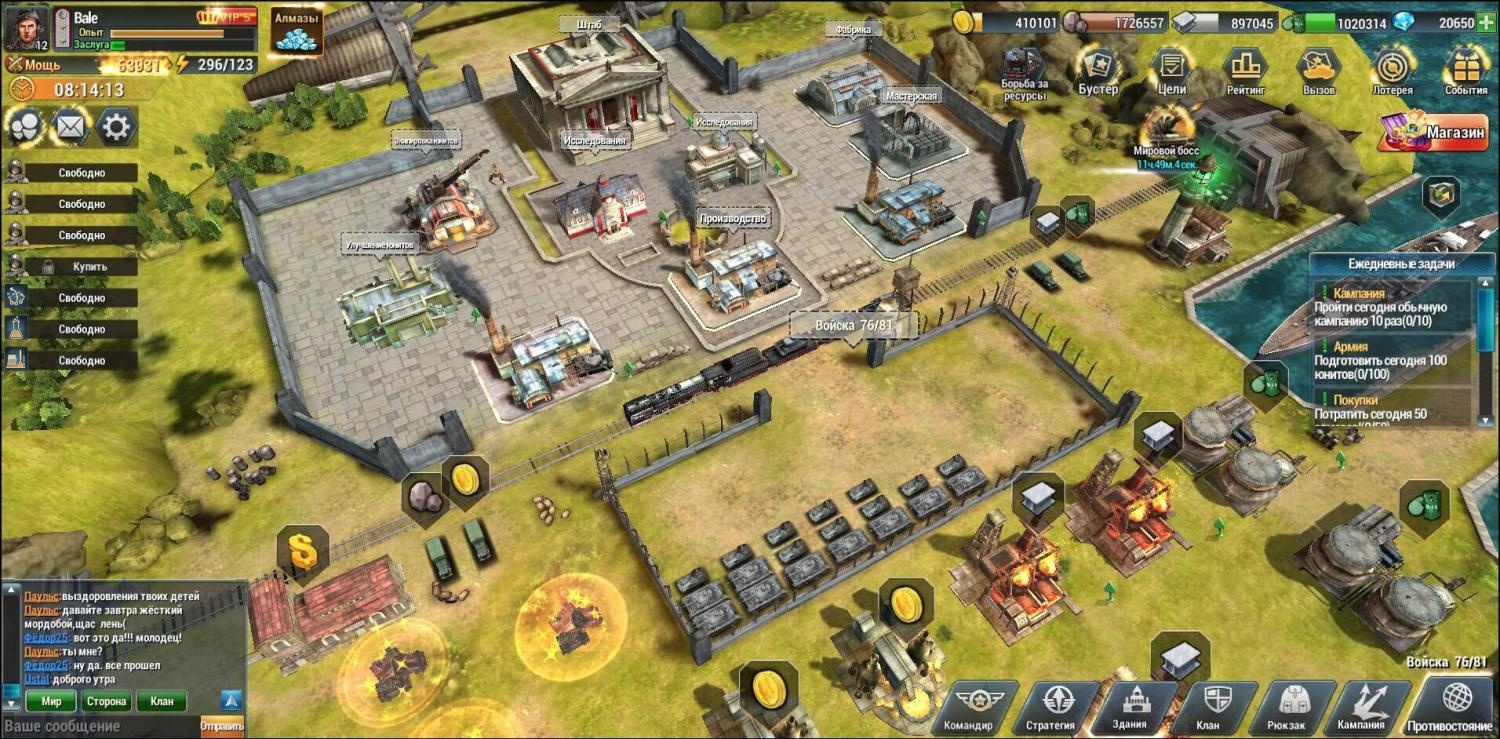The height and width of the screenshot is (739, 1500).
Task: Try the Лотерея lottery
Action: tap(1392, 69)
